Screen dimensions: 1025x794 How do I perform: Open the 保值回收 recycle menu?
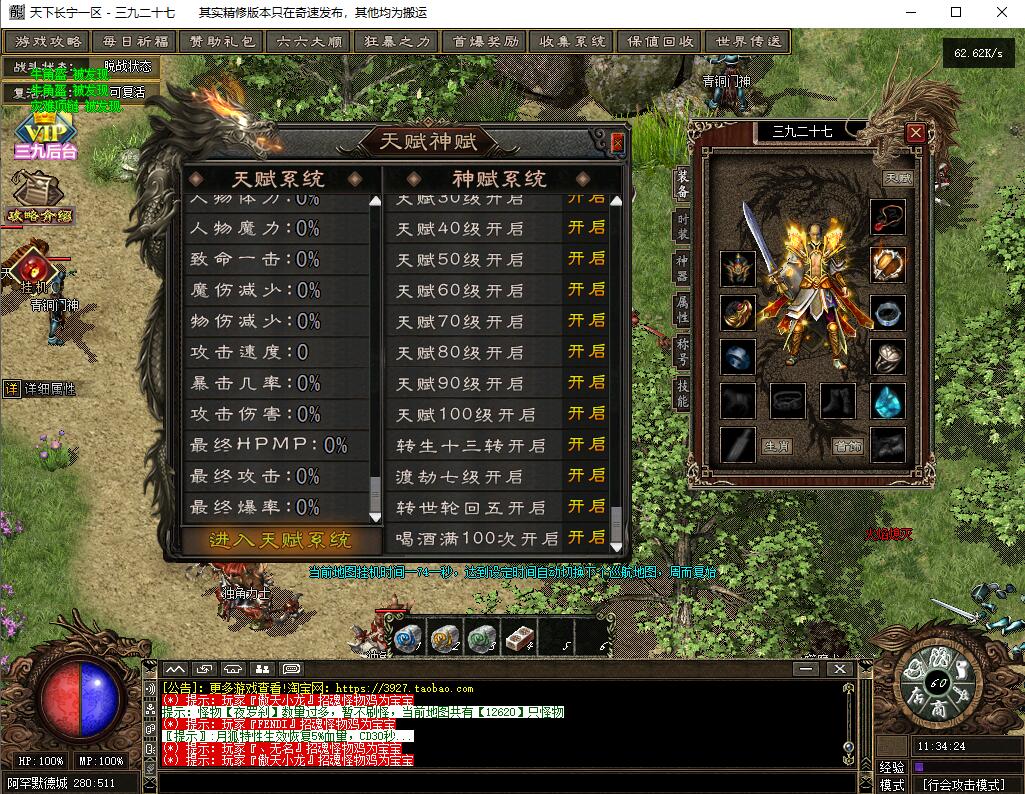(661, 42)
